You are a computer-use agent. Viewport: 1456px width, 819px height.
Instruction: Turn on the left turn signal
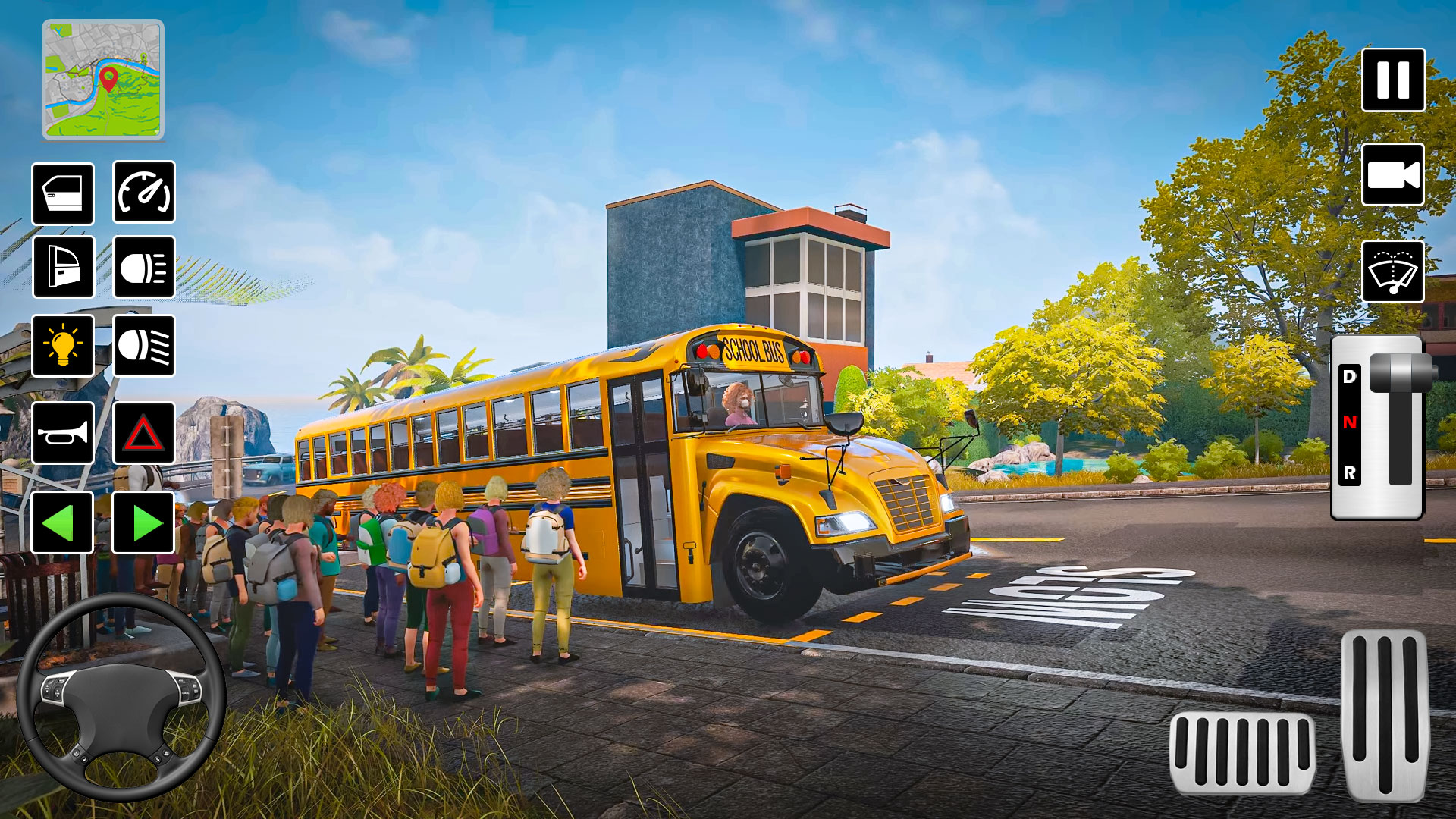[64, 523]
